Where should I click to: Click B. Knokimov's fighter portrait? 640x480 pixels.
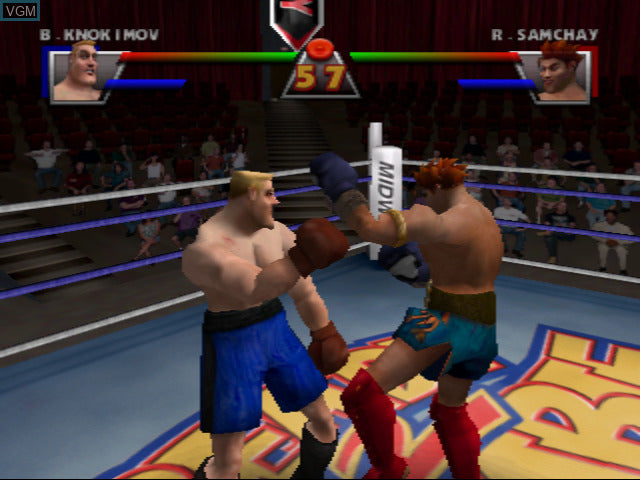[77, 74]
